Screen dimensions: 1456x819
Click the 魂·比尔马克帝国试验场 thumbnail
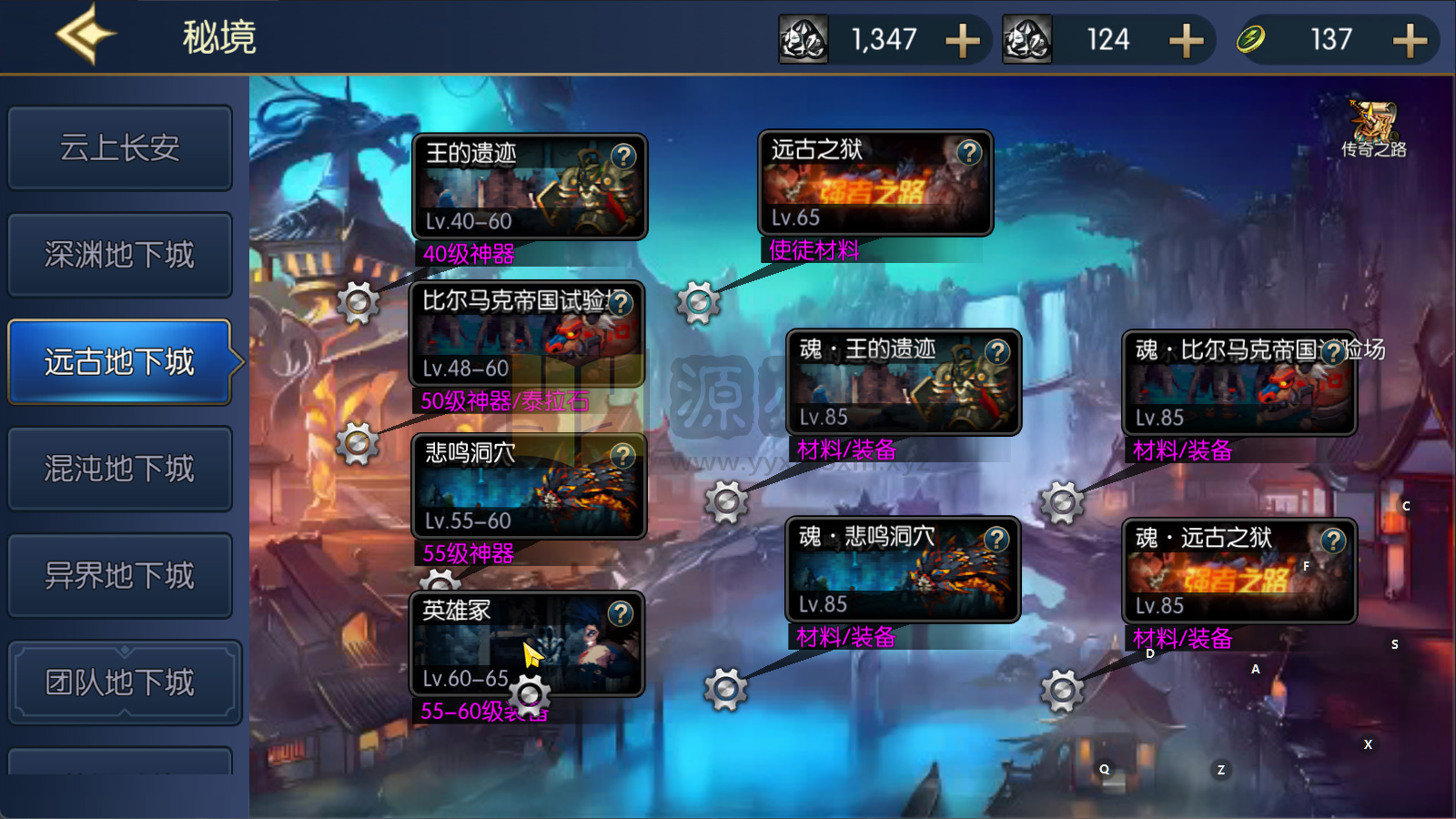[x=1238, y=382]
